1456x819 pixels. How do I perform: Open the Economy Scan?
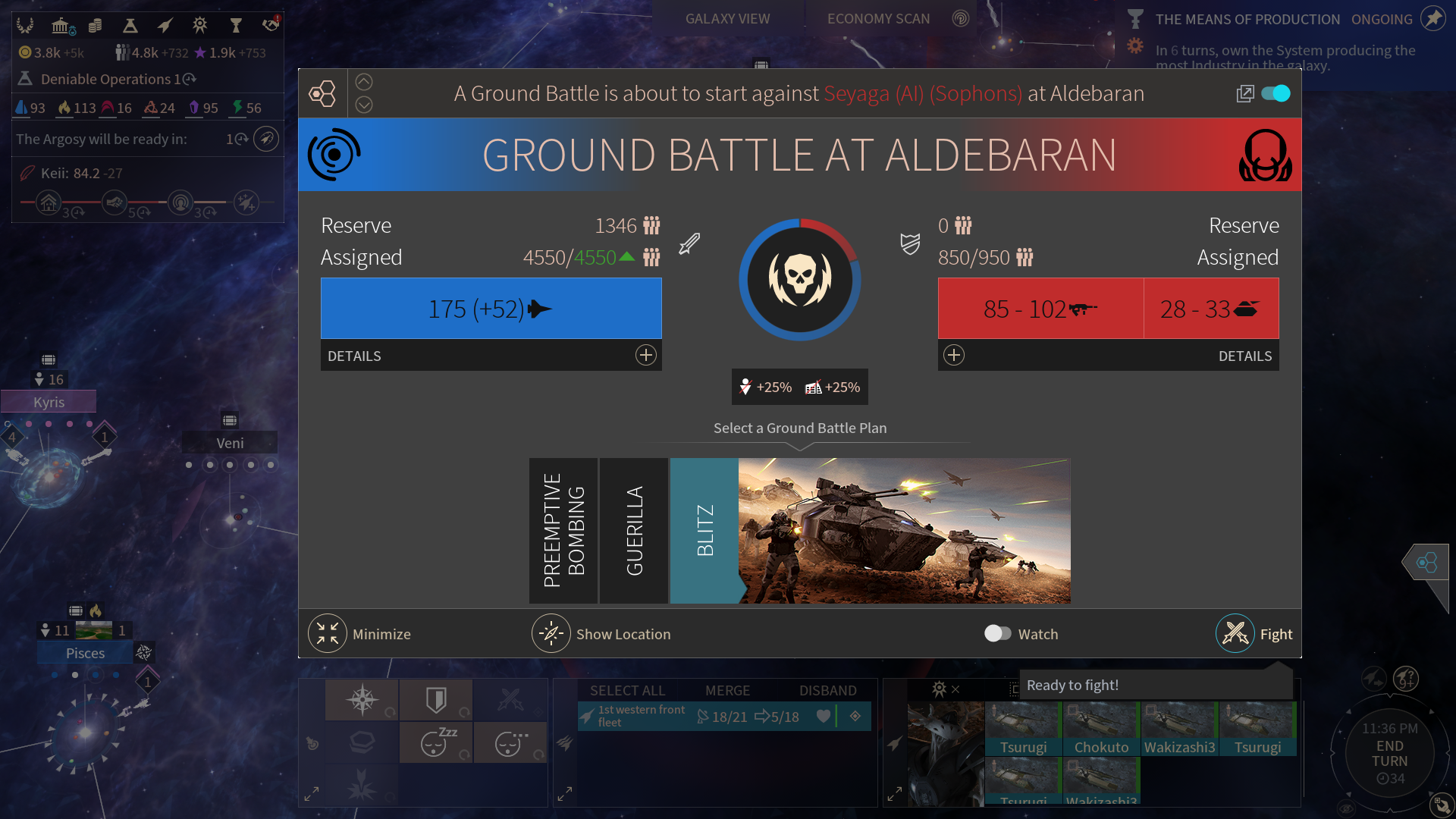pos(878,19)
